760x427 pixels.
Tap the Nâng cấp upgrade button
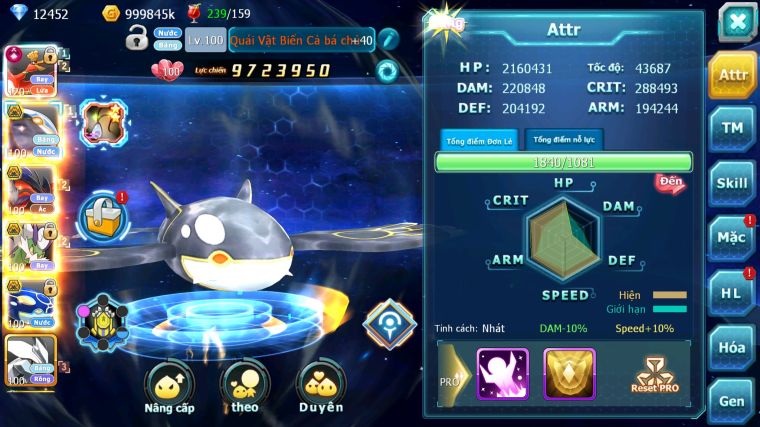click(x=169, y=387)
